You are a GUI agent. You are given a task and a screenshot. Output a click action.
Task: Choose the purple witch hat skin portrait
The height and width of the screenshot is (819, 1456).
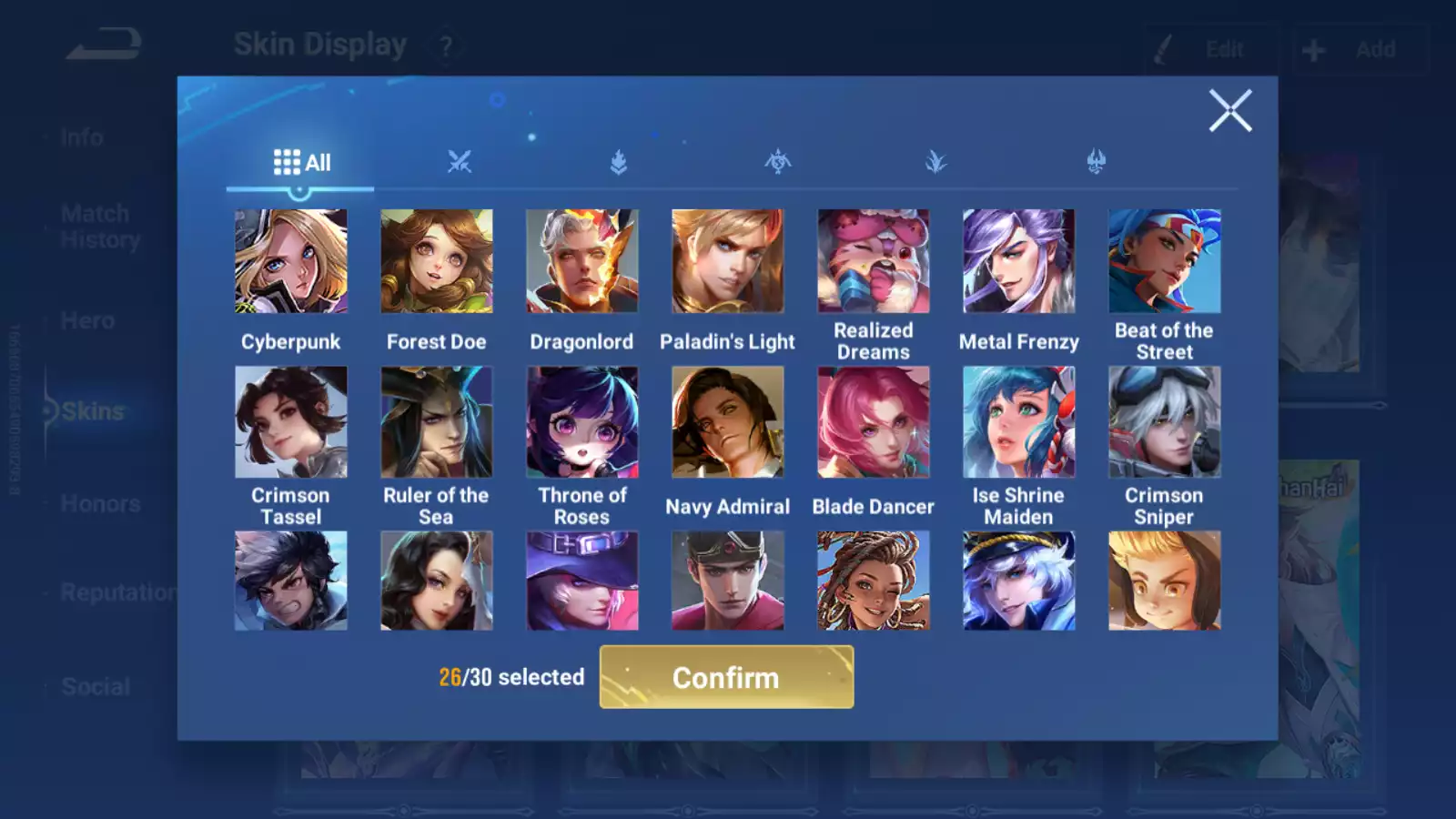(582, 581)
